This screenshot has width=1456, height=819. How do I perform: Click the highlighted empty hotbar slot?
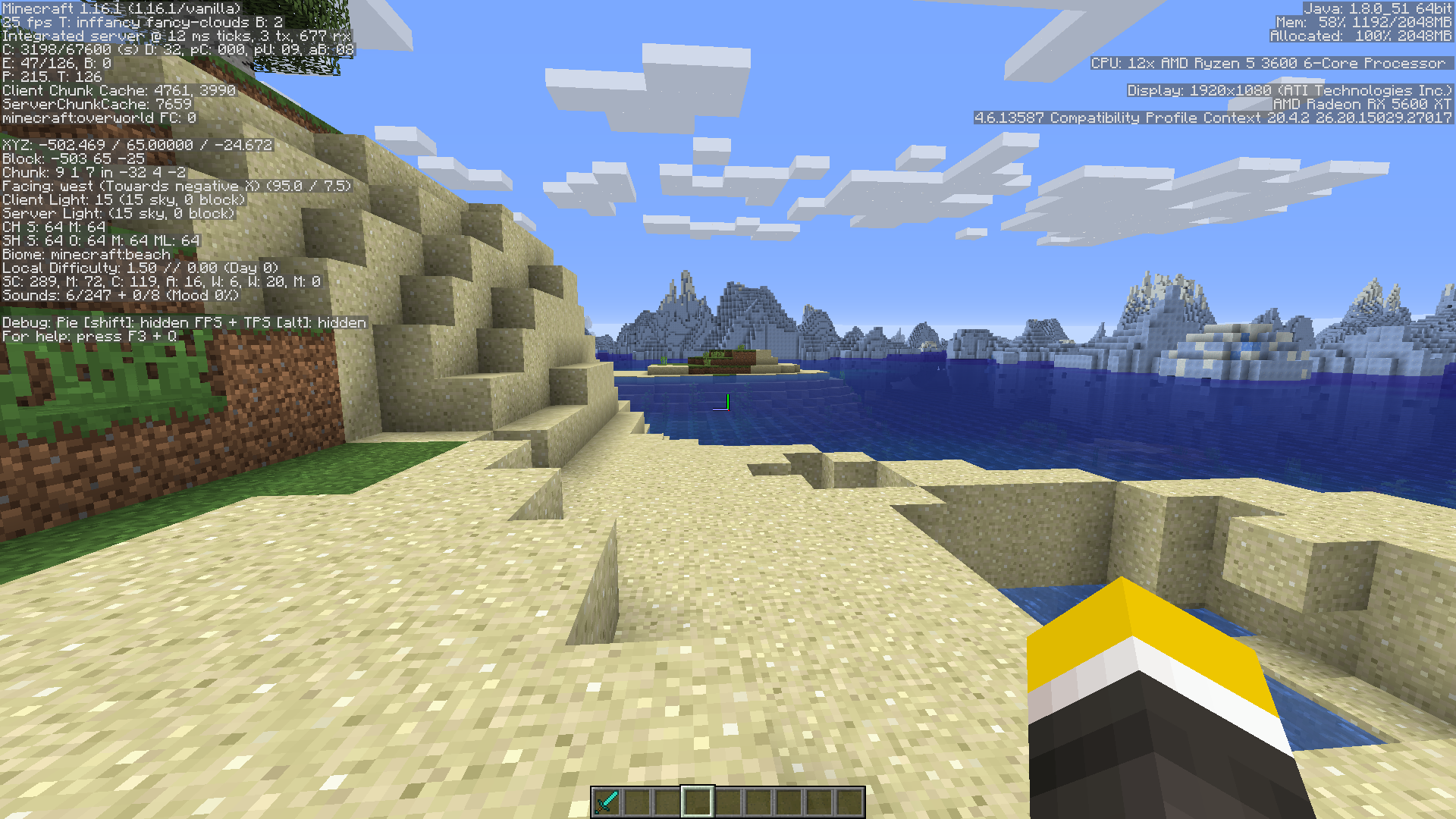coord(697,802)
